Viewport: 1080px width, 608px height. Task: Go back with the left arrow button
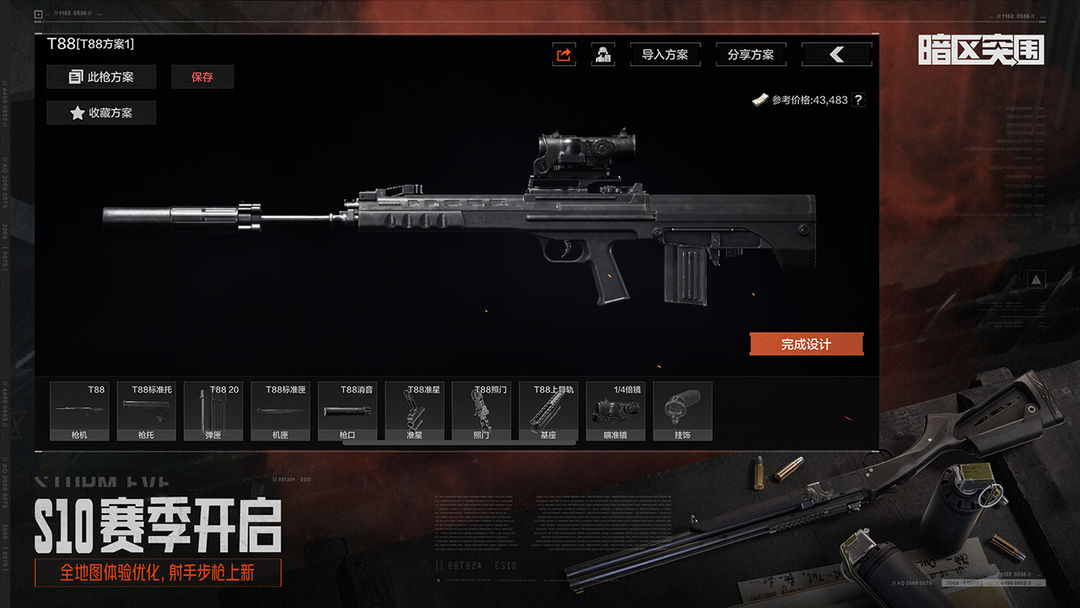click(837, 55)
